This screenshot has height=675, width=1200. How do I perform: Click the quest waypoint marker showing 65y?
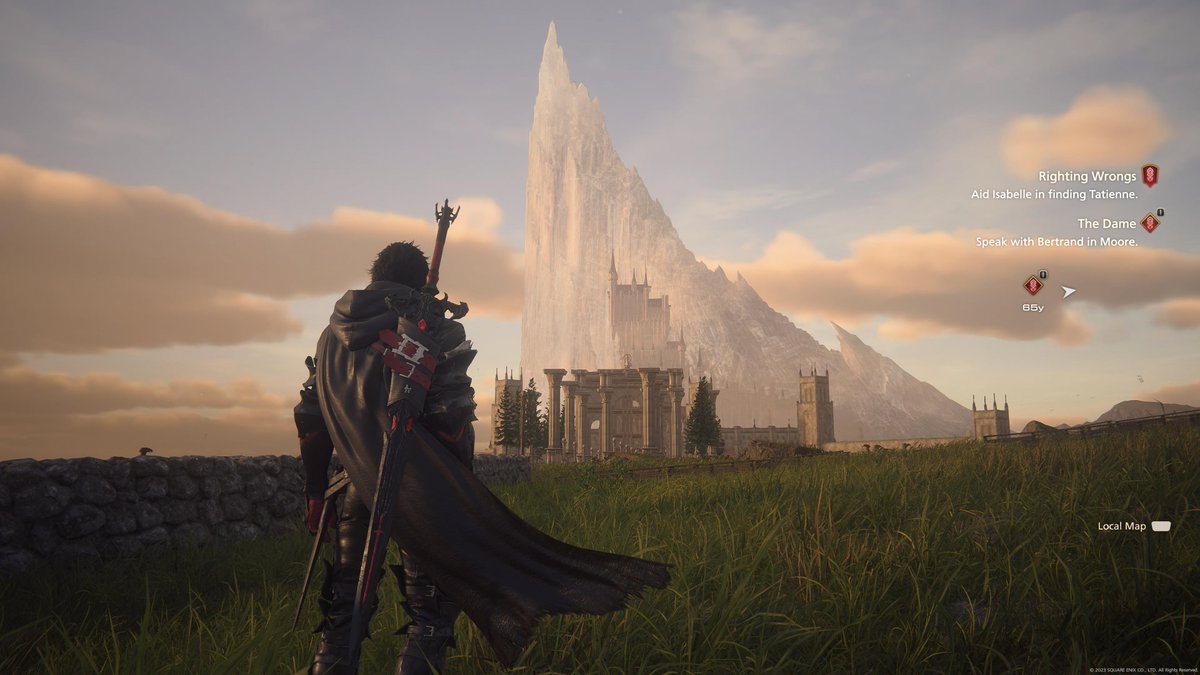point(1033,286)
